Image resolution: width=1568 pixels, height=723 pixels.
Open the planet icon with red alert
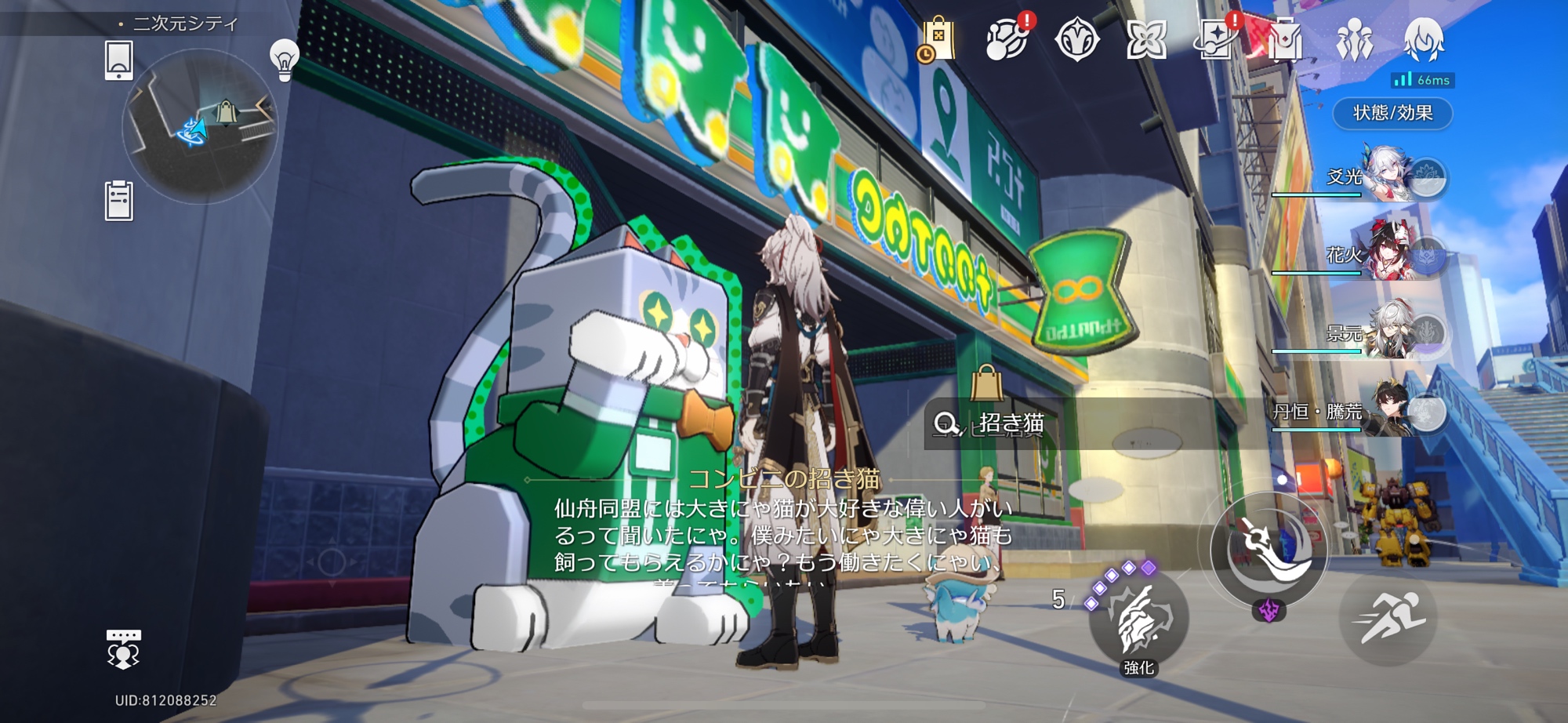tap(1008, 39)
